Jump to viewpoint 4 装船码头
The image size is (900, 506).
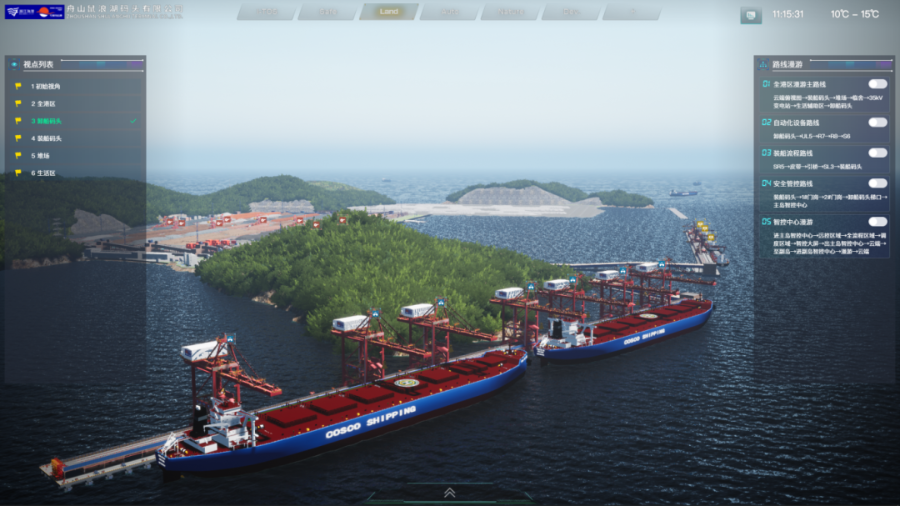pyautogui.click(x=46, y=138)
